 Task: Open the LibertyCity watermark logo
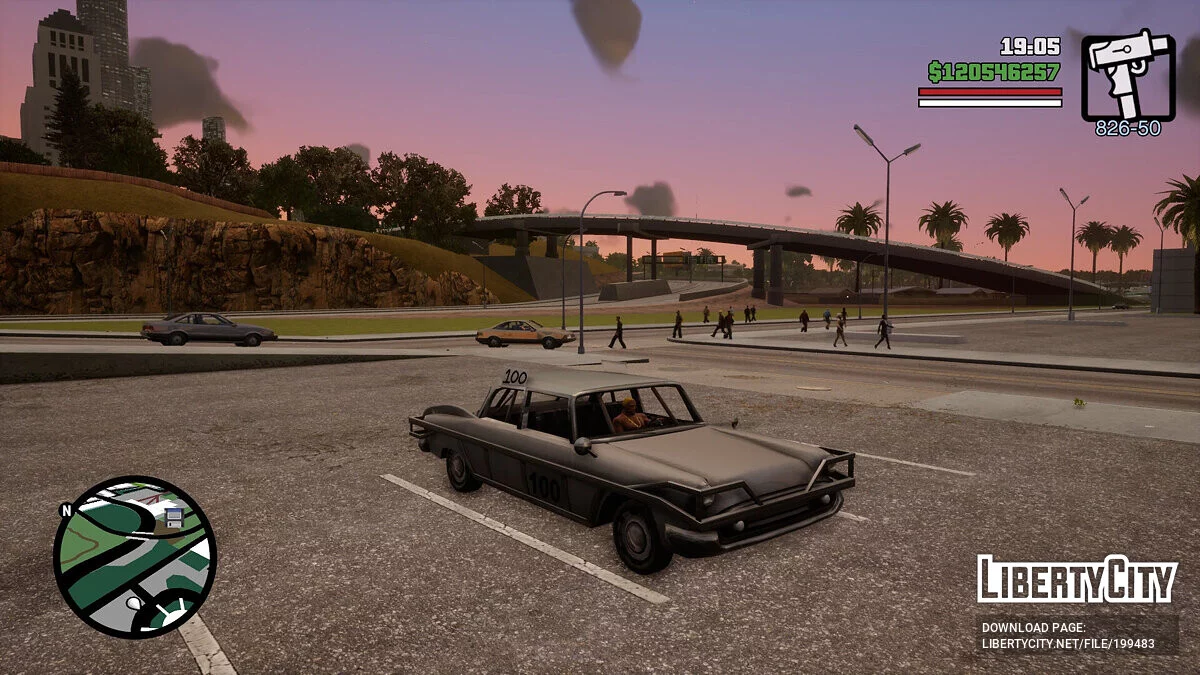[x=1076, y=579]
